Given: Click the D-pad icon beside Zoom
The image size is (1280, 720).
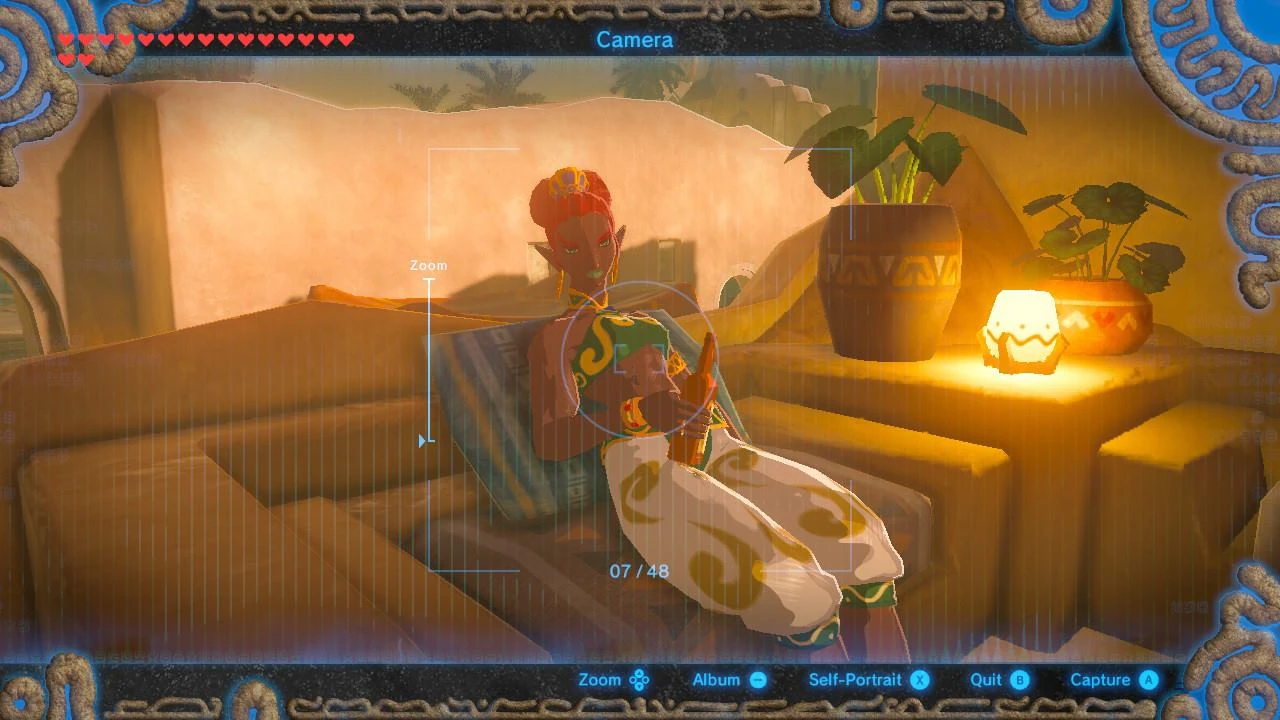Looking at the screenshot, I should coord(640,679).
